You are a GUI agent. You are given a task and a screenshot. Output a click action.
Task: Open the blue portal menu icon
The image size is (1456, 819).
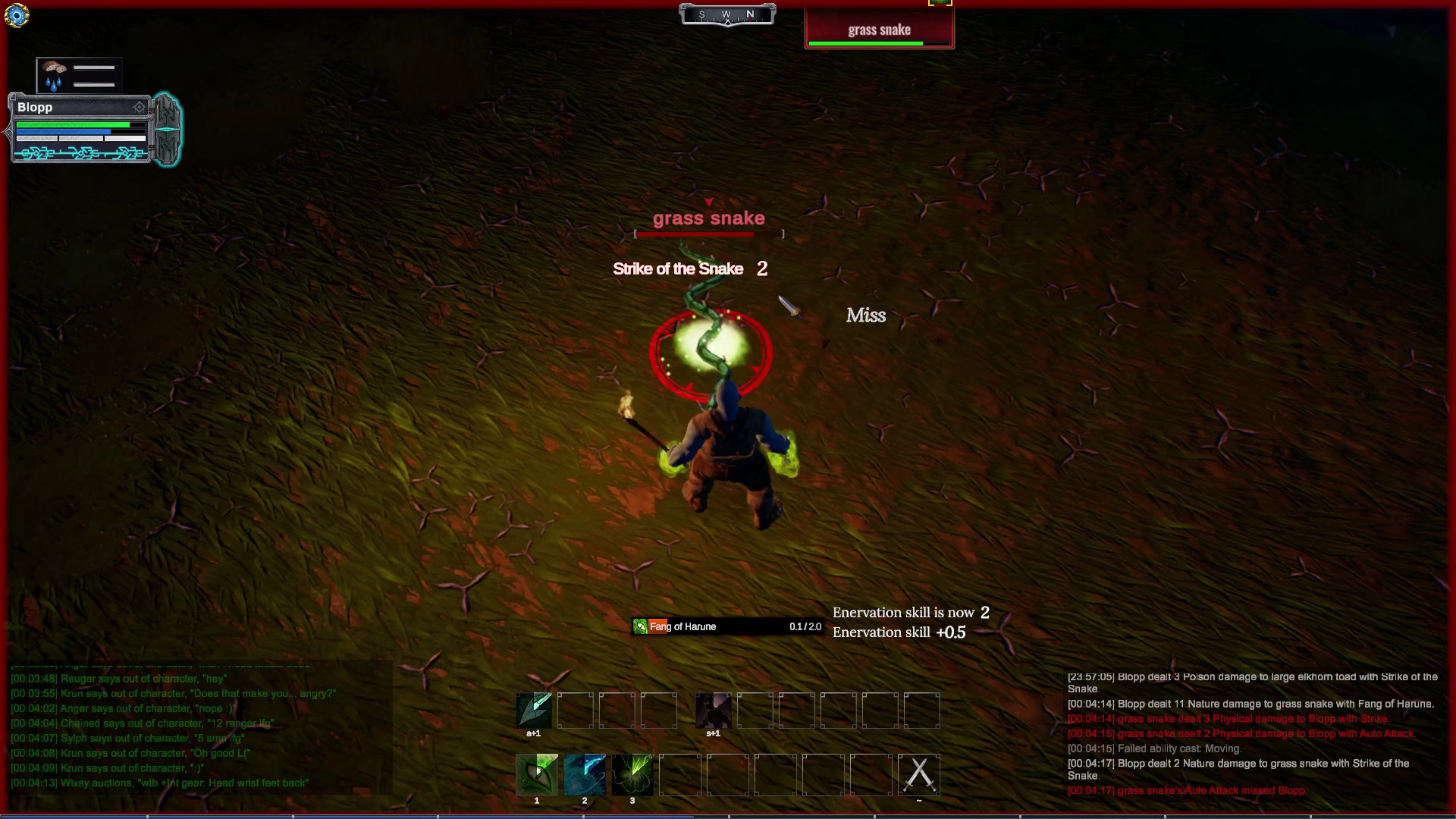16,15
